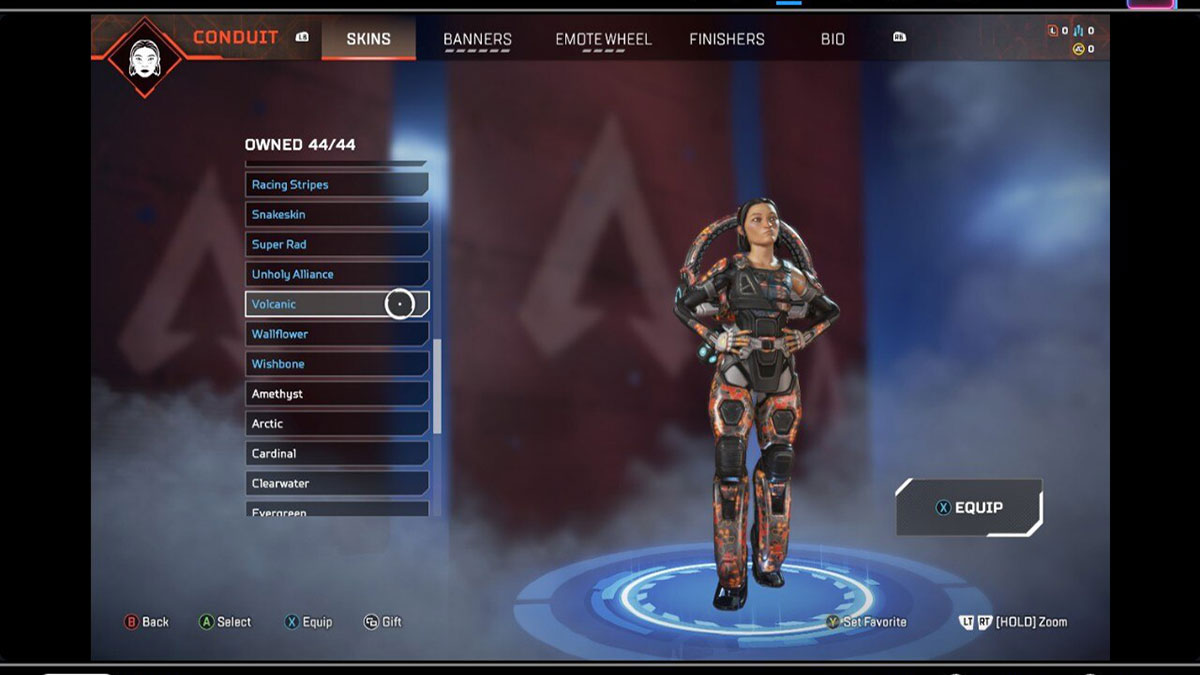Viewport: 1200px width, 675px height.
Task: Select the Super Rad skin
Action: (x=336, y=245)
